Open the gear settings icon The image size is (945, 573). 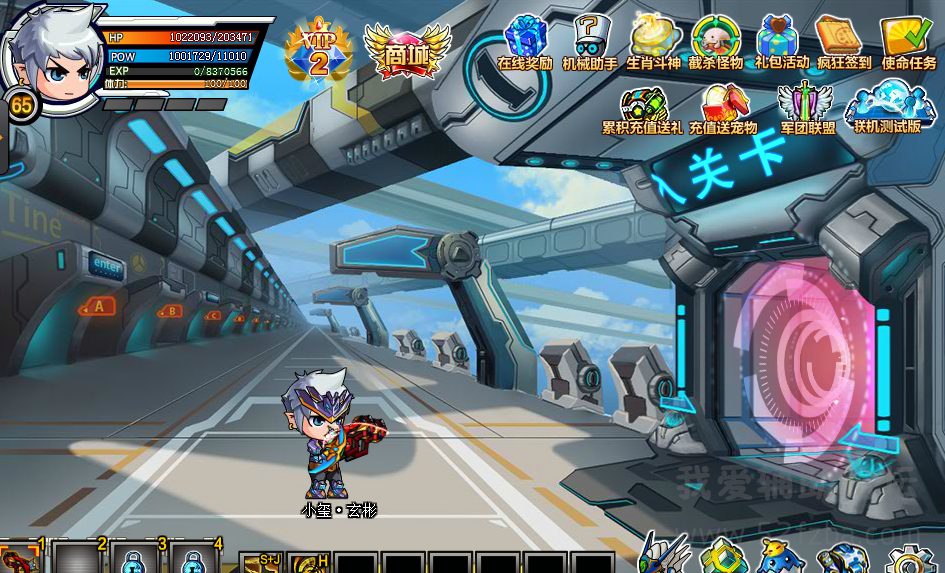(908, 560)
